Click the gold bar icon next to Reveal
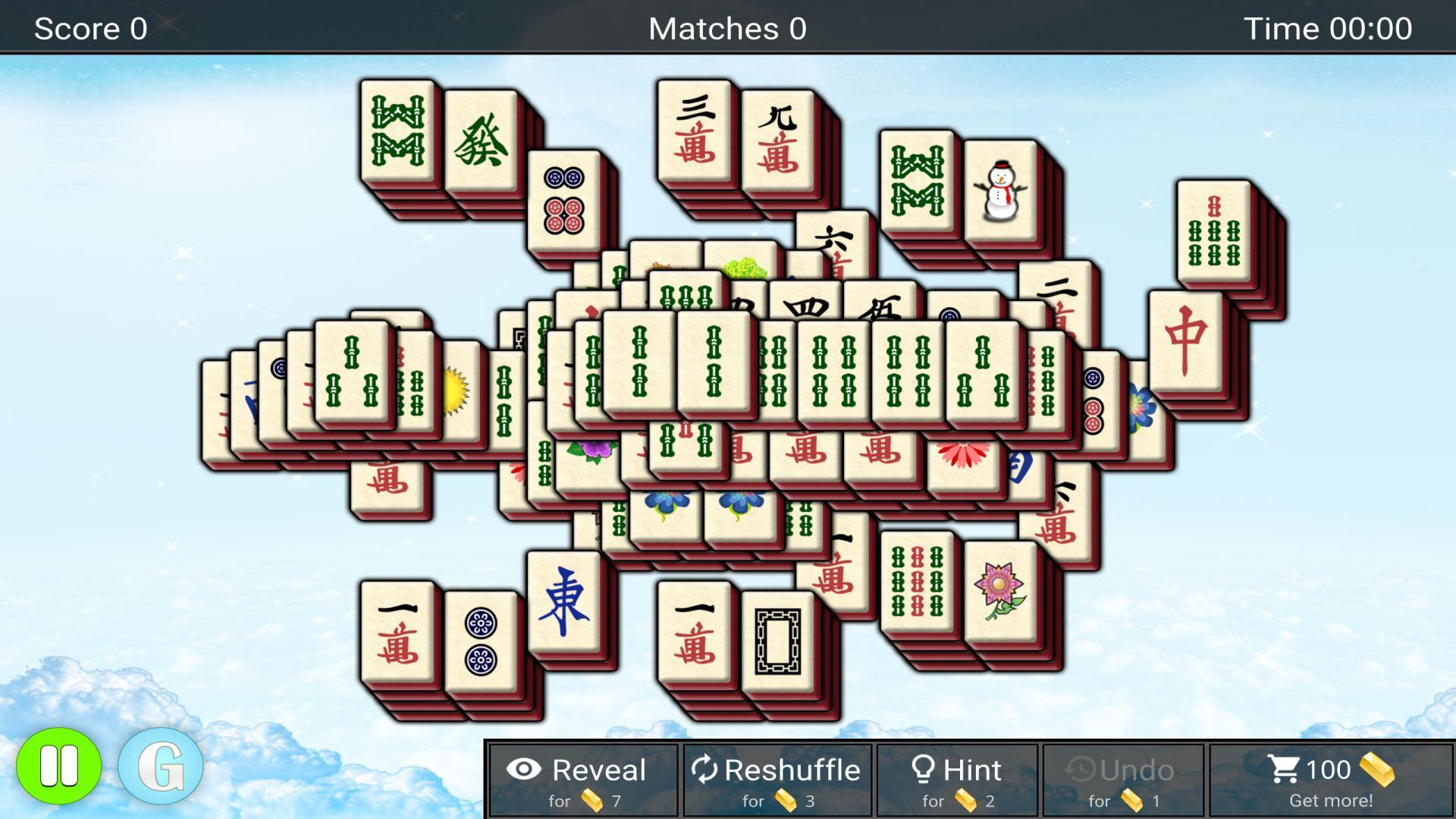Screen dimensions: 1456x819 (593, 800)
